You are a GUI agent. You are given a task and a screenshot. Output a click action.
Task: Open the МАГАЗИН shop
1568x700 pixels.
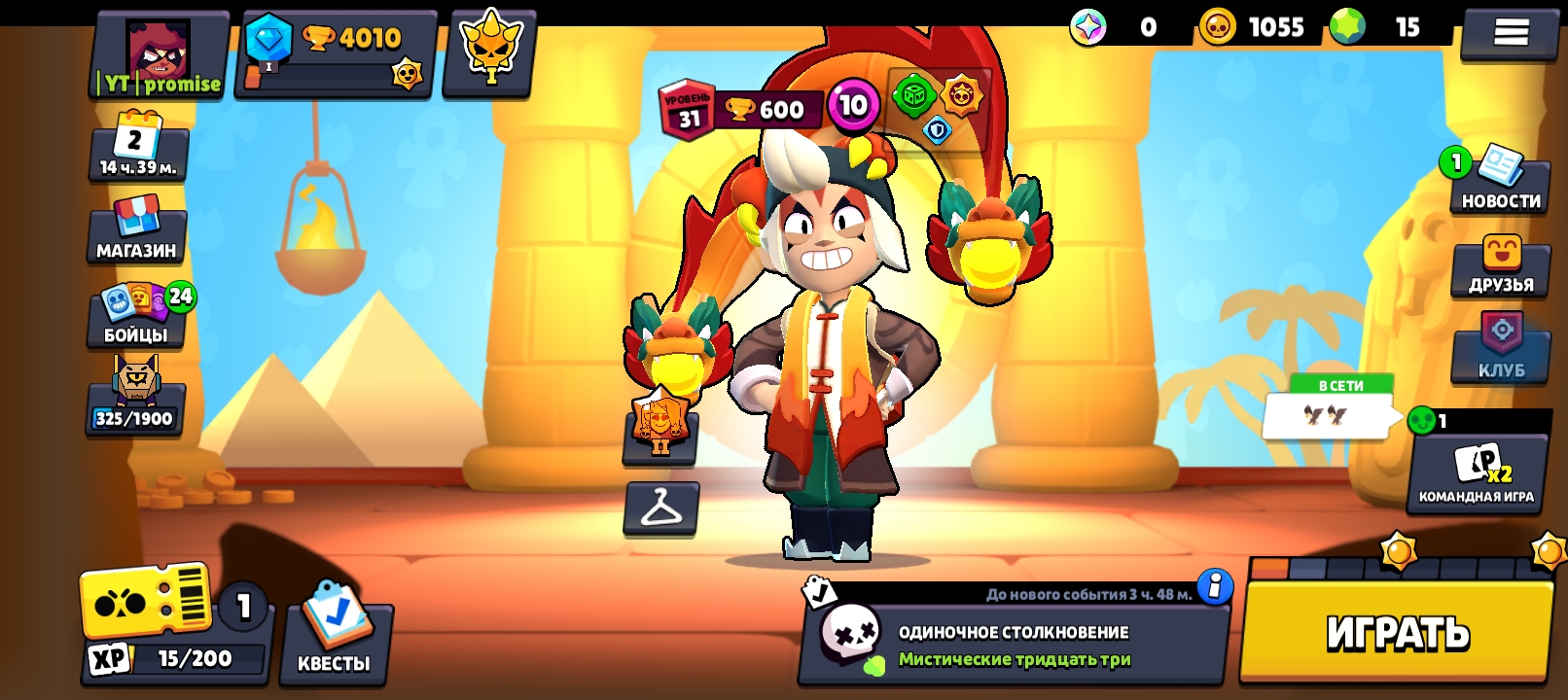pyautogui.click(x=136, y=229)
